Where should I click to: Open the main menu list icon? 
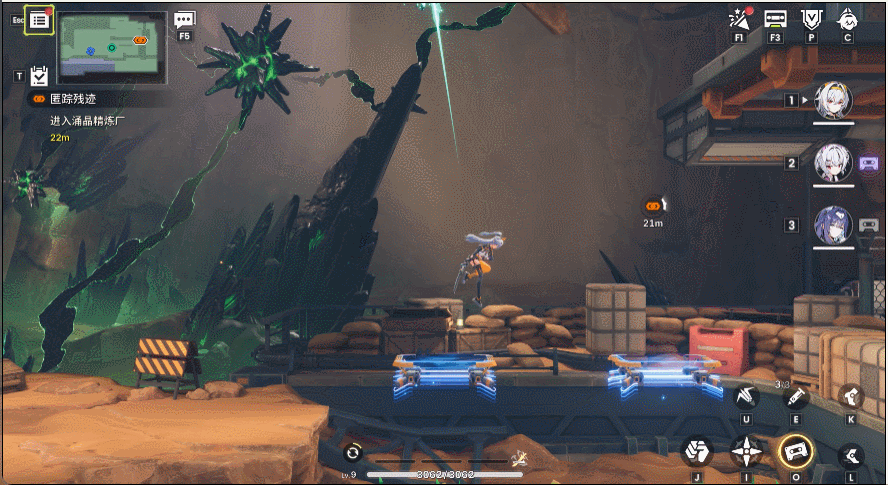pyautogui.click(x=39, y=20)
